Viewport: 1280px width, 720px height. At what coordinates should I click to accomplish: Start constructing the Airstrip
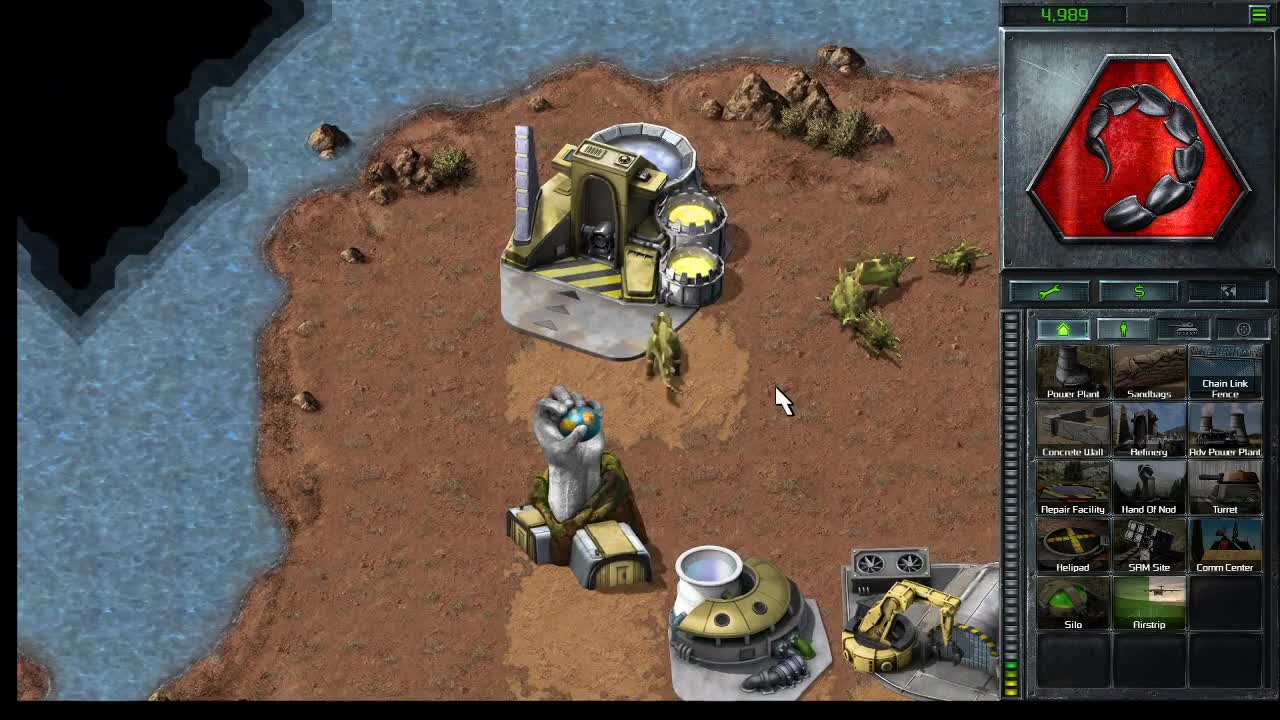coord(1149,602)
